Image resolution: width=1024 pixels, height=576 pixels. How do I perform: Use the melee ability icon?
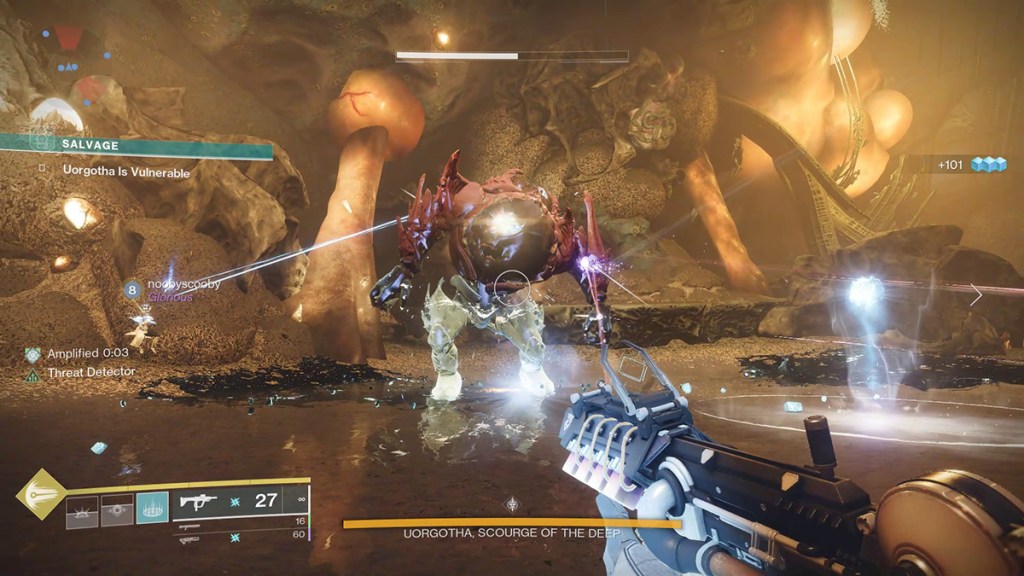click(x=117, y=510)
